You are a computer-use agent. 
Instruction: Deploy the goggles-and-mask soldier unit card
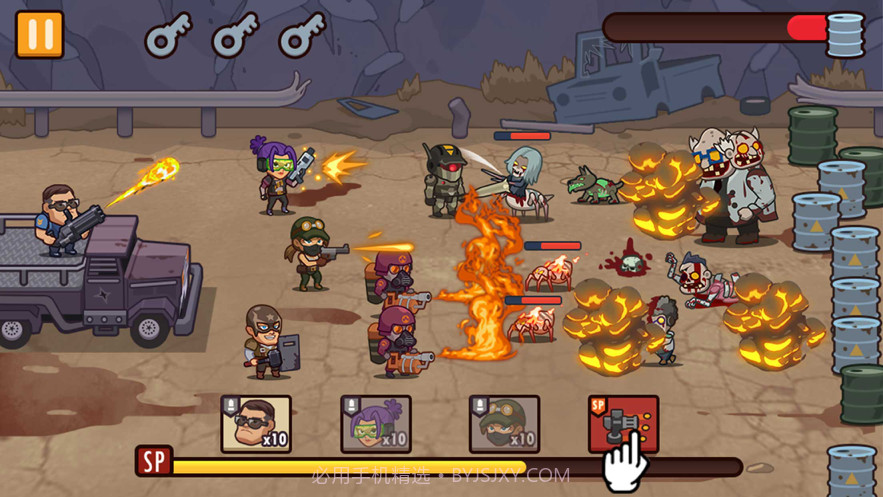(x=504, y=424)
